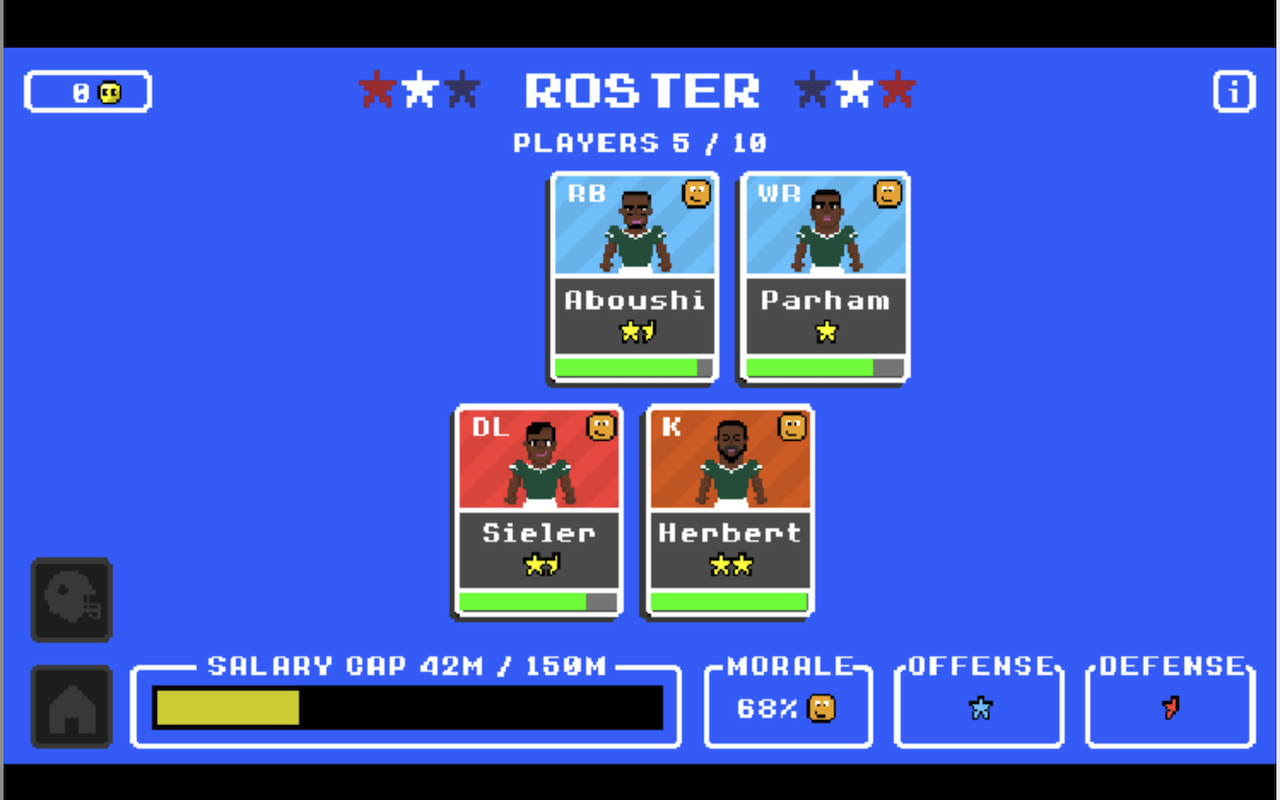This screenshot has width=1280, height=800.
Task: Return to the main menu via home icon
Action: tap(71, 707)
